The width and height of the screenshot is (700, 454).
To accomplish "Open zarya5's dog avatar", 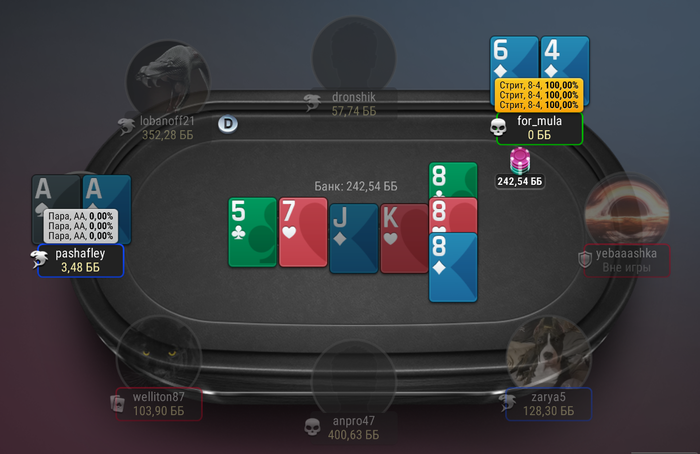I will coord(548,353).
